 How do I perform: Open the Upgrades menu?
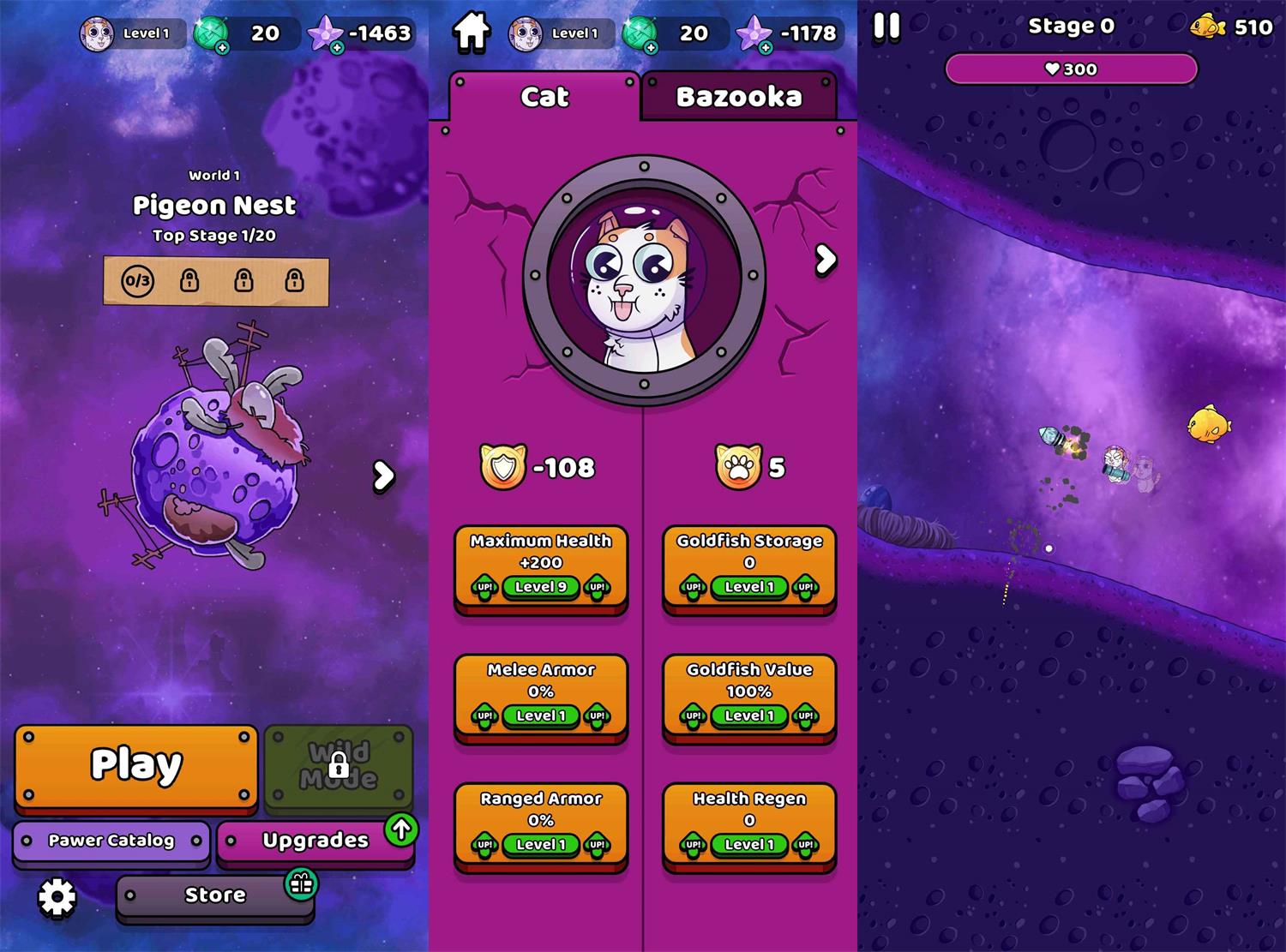coord(315,841)
